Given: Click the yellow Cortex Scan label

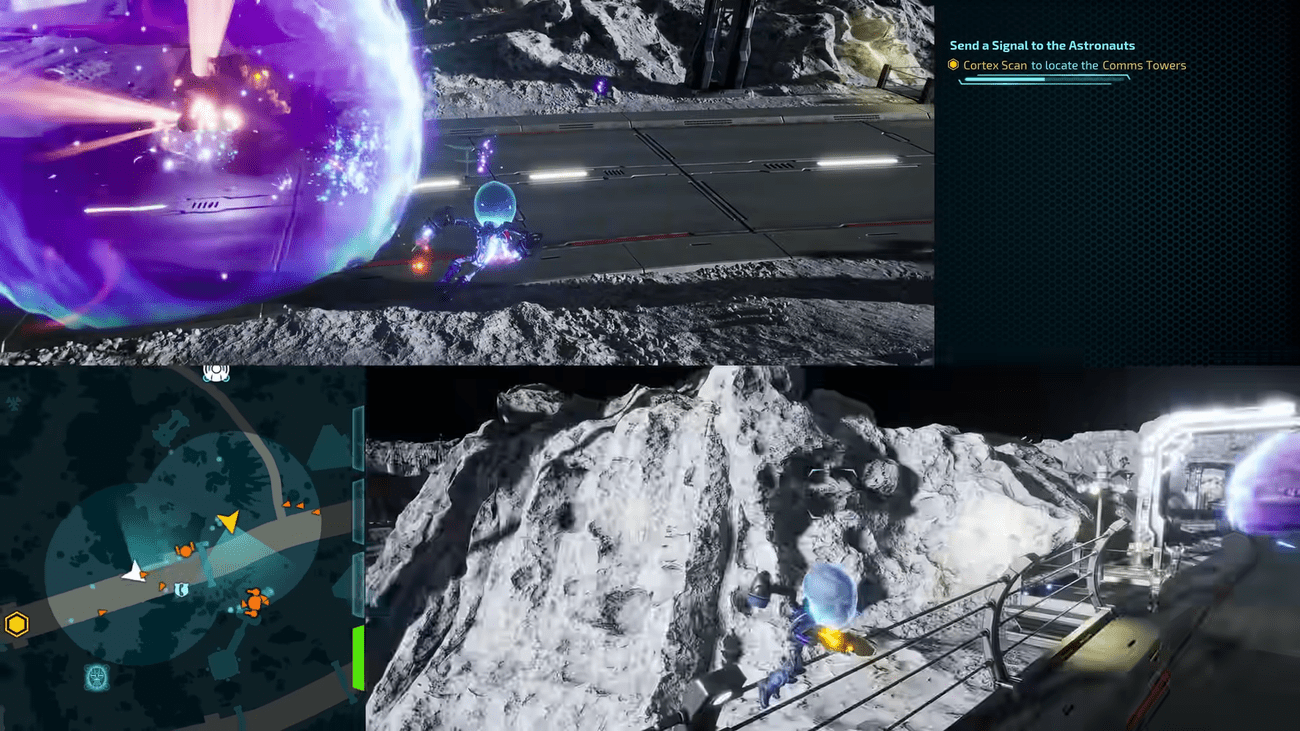Looking at the screenshot, I should click(x=994, y=64).
